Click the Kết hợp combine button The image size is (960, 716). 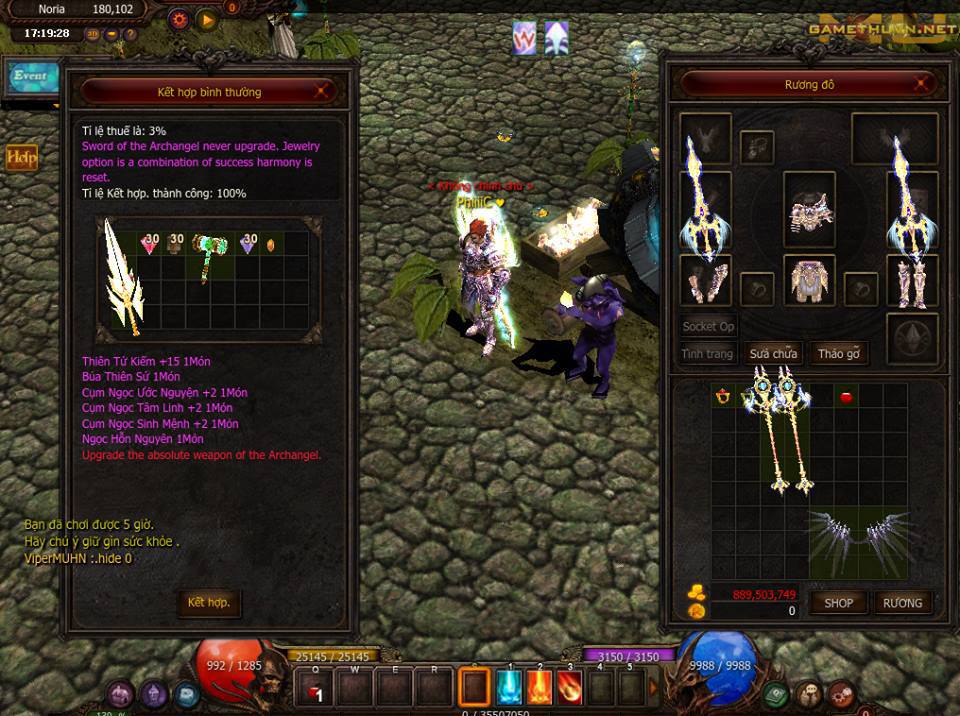point(209,602)
